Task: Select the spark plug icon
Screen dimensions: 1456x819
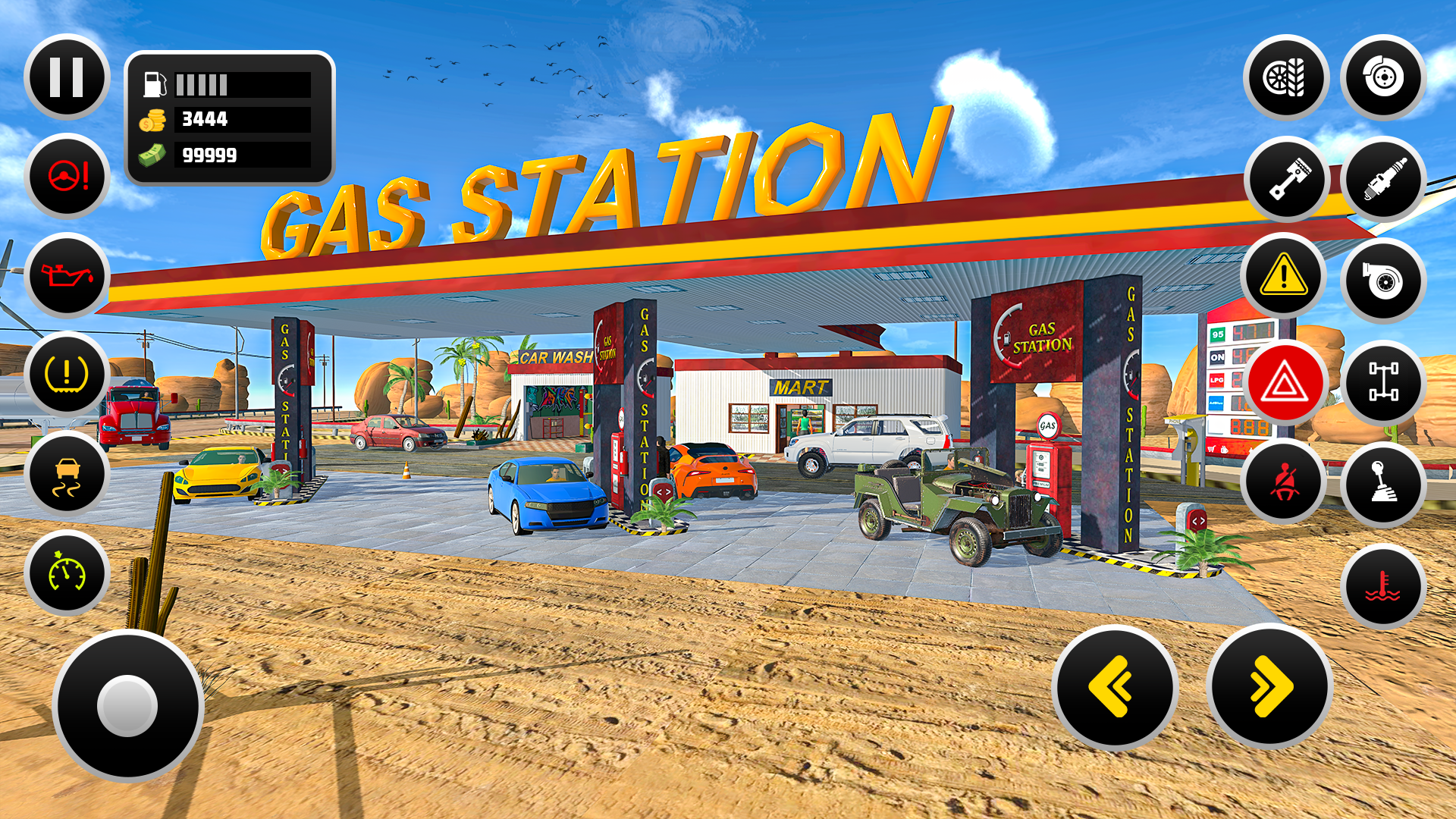Action: tap(1385, 180)
